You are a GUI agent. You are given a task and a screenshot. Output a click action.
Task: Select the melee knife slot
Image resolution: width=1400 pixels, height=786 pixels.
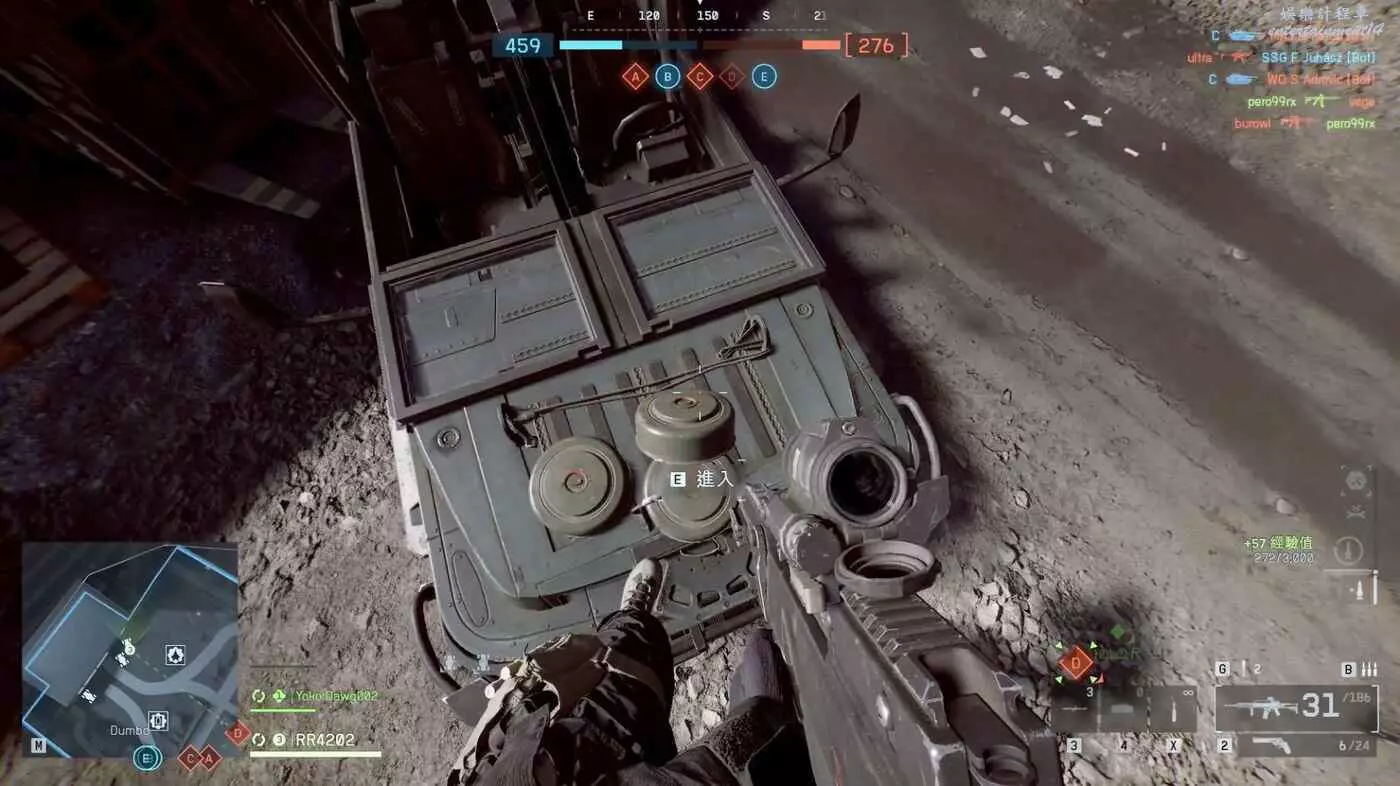click(x=1174, y=710)
